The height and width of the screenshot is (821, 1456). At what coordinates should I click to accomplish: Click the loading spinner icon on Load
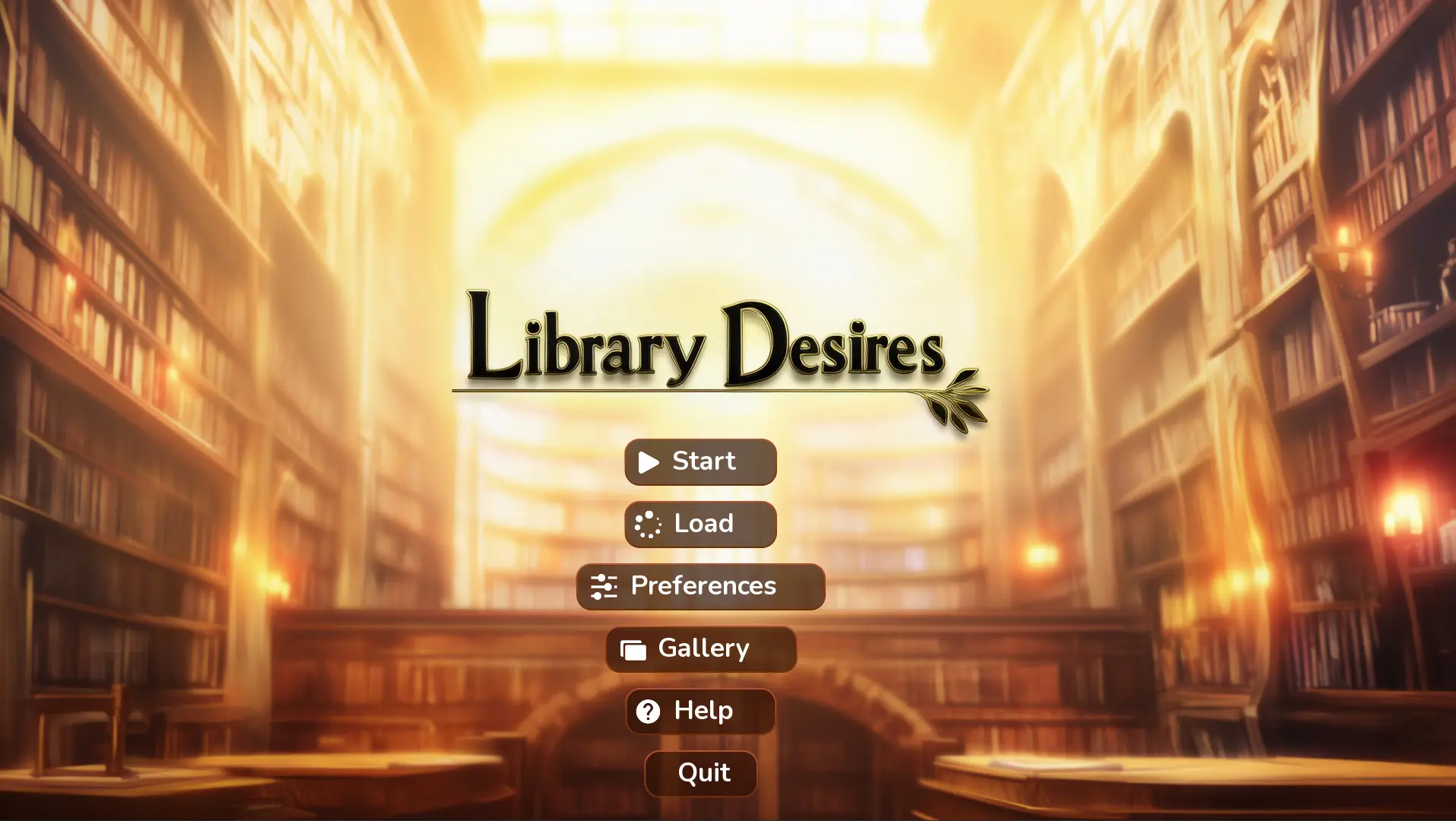(x=647, y=524)
